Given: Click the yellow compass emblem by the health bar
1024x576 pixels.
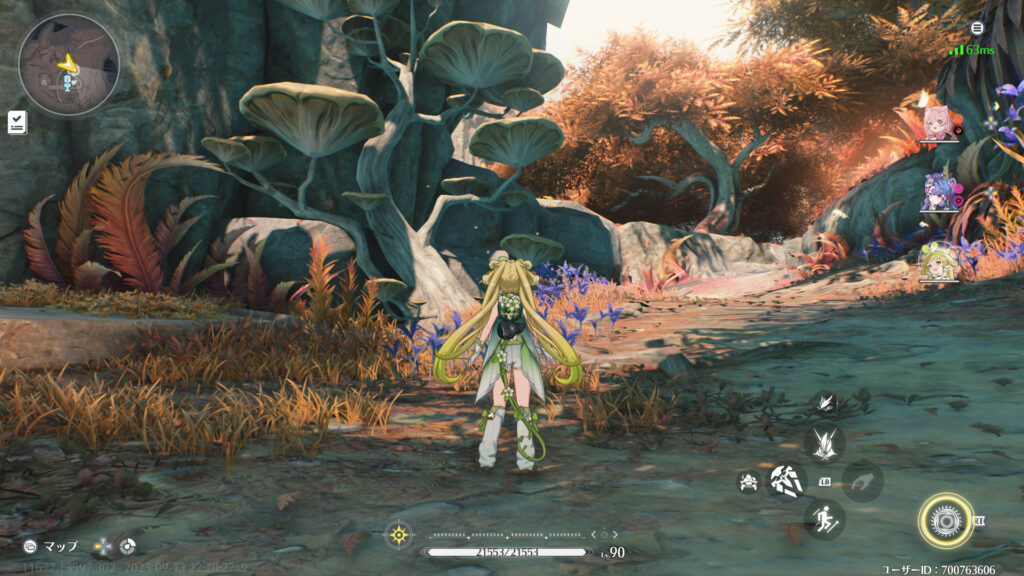Looking at the screenshot, I should (x=399, y=534).
